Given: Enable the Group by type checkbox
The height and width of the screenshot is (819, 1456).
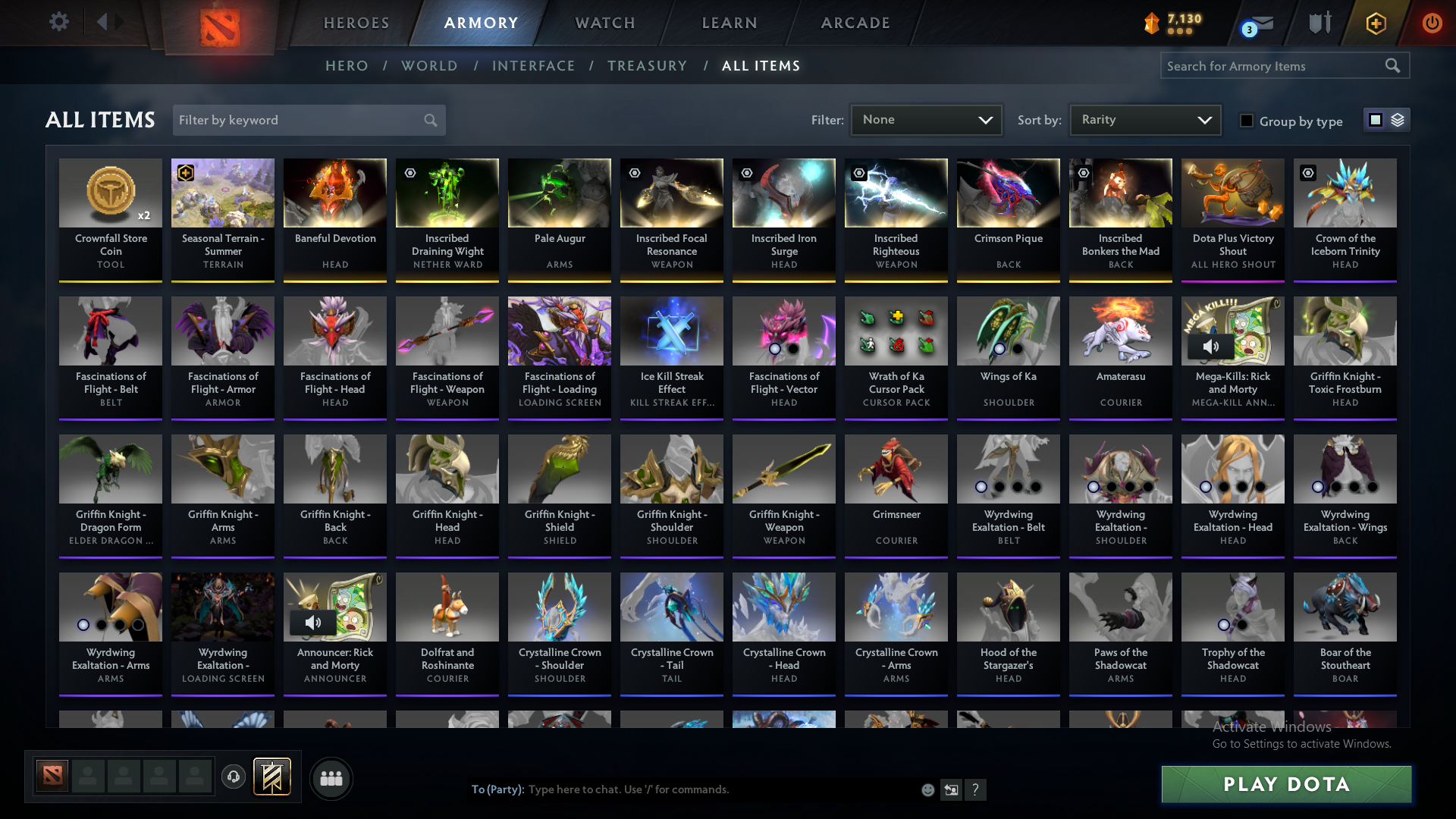Looking at the screenshot, I should point(1246,121).
